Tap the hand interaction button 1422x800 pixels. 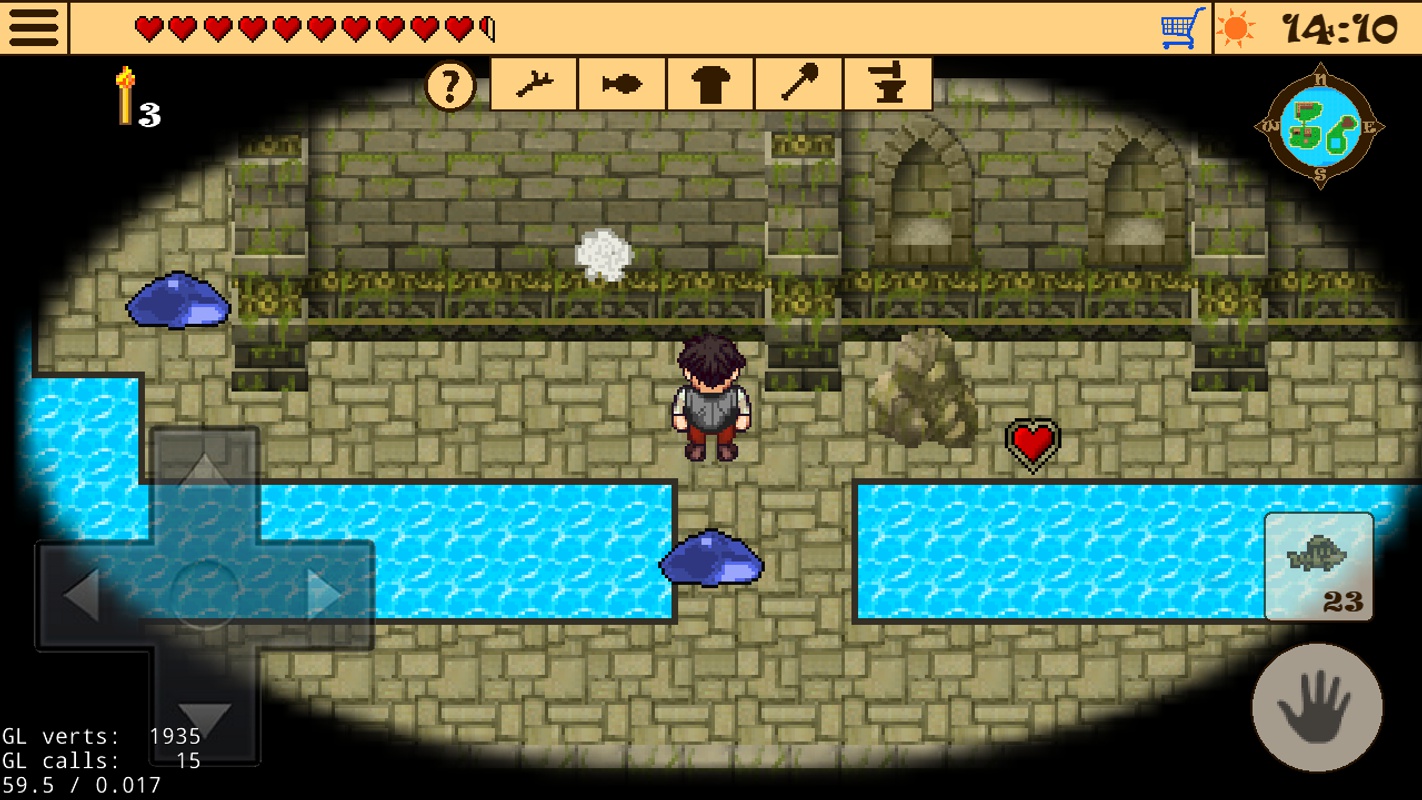pyautogui.click(x=1316, y=707)
